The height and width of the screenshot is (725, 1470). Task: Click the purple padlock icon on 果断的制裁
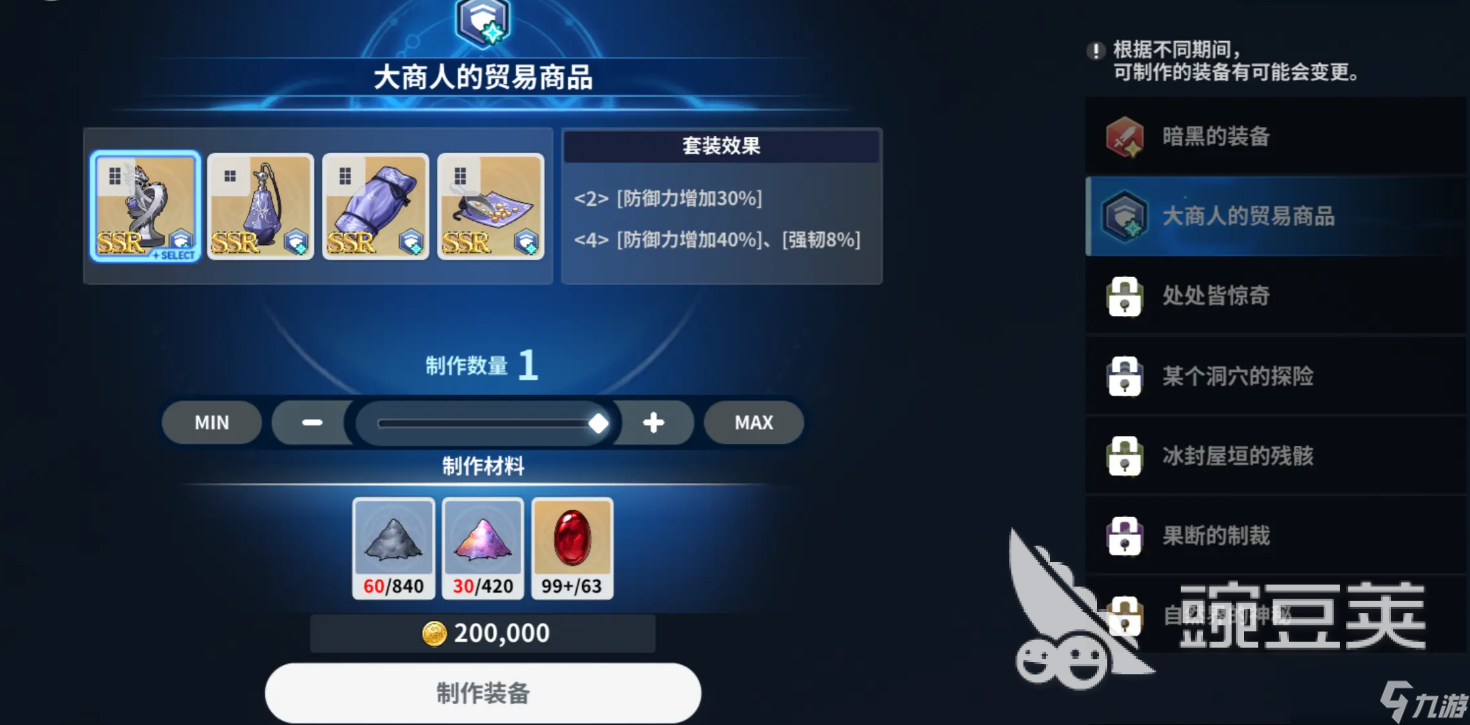1125,536
